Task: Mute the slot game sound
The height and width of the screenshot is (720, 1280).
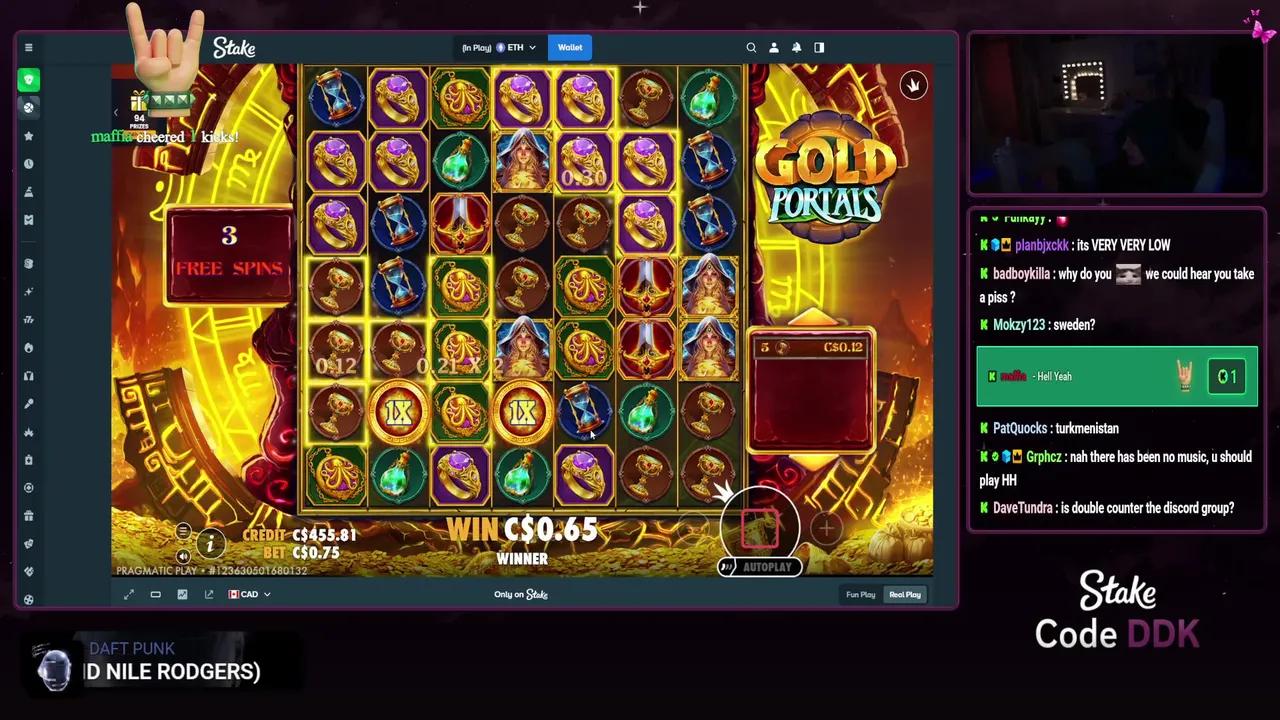Action: click(183, 555)
